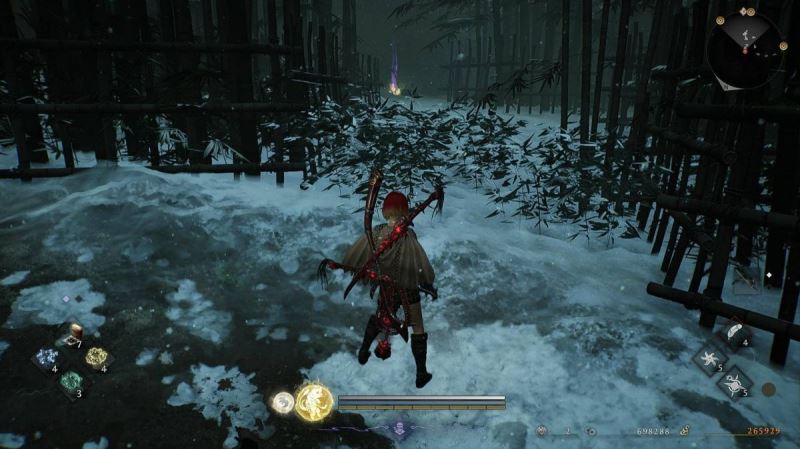Use the yellow glowing item slot
This screenshot has height=449, width=800.
coord(96,357)
